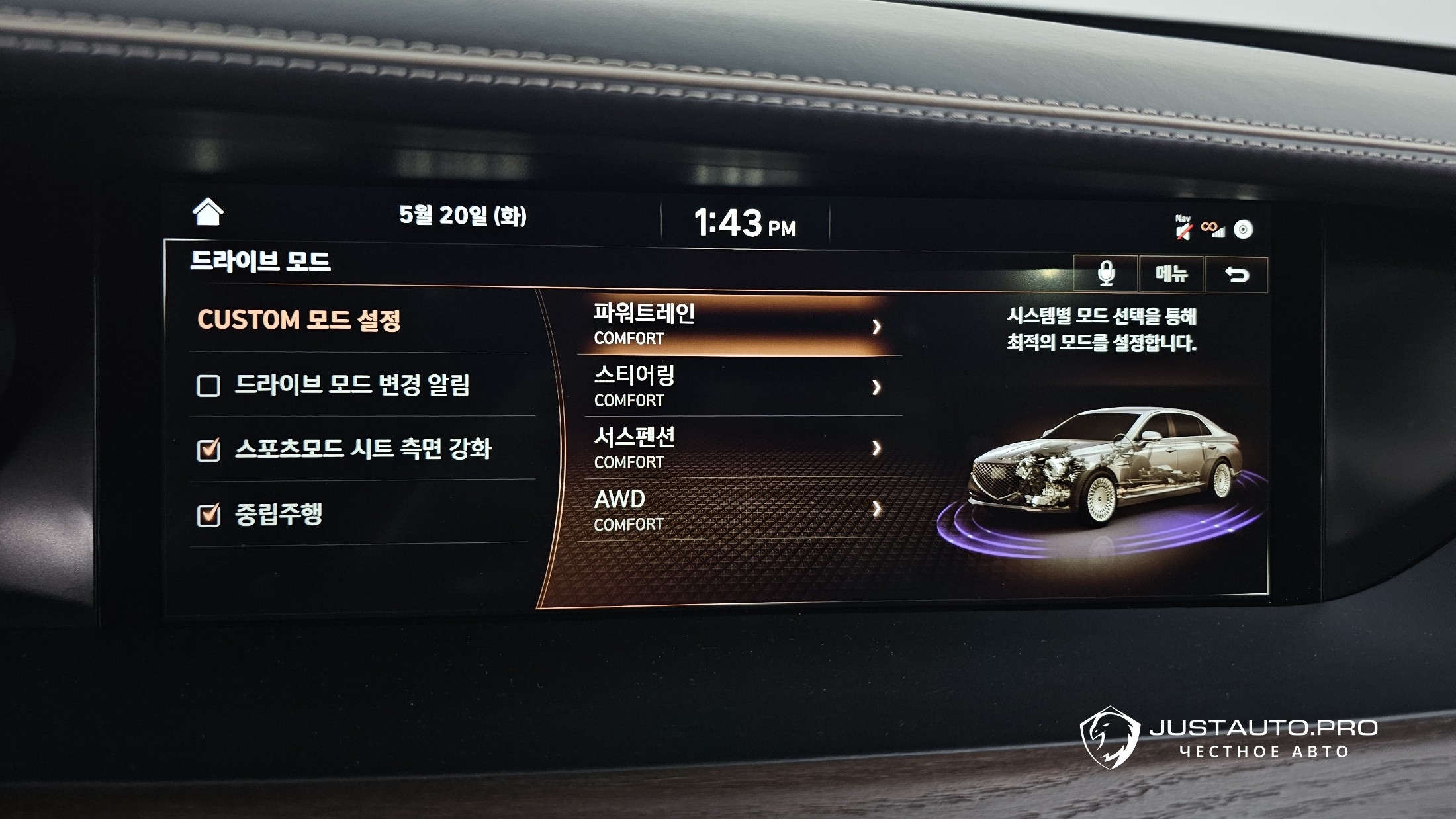
Task: Activate the microphone voice button
Action: coord(1106,273)
